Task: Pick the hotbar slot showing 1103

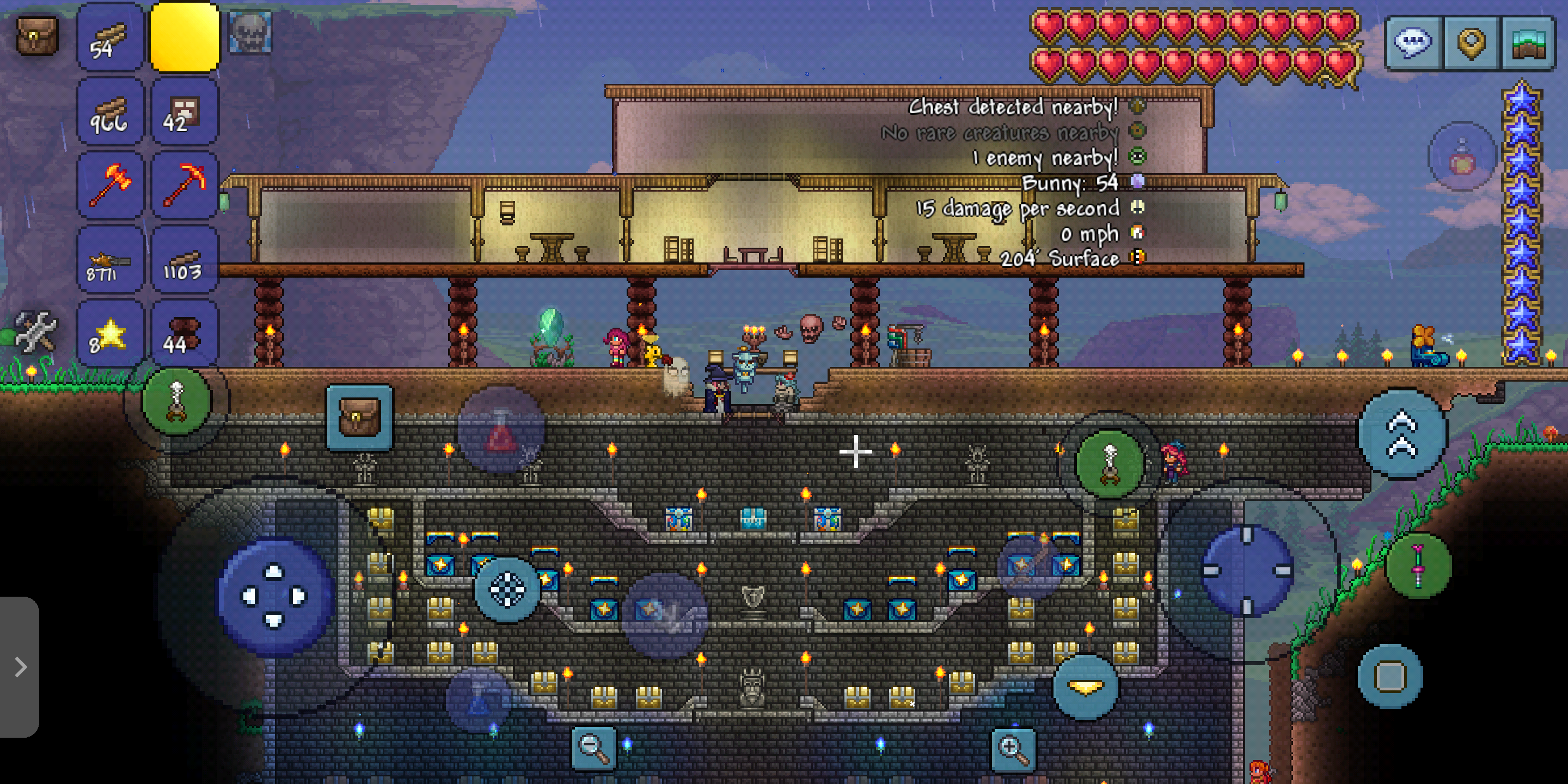Action: tap(185, 260)
